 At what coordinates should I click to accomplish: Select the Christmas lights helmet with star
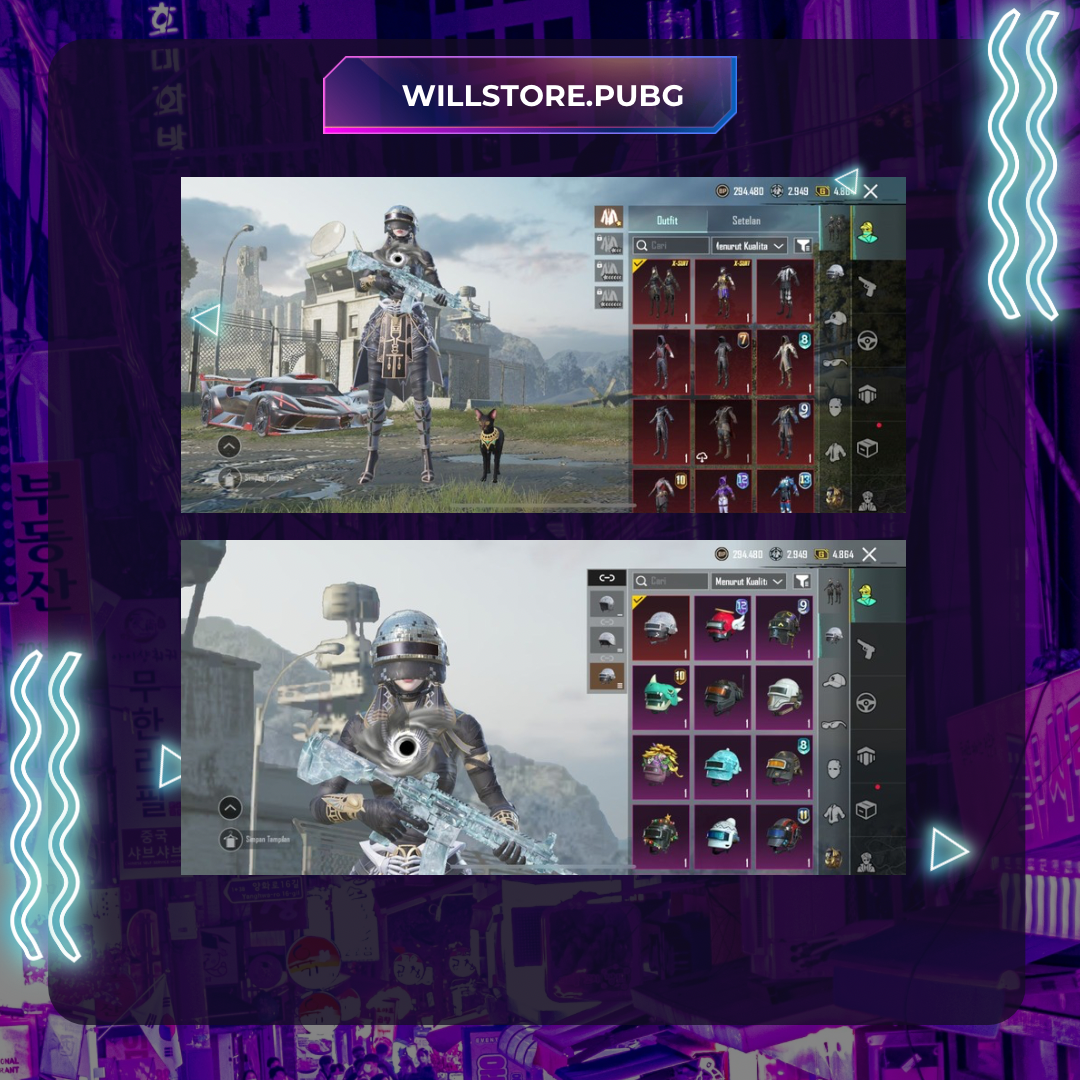pyautogui.click(x=660, y=837)
